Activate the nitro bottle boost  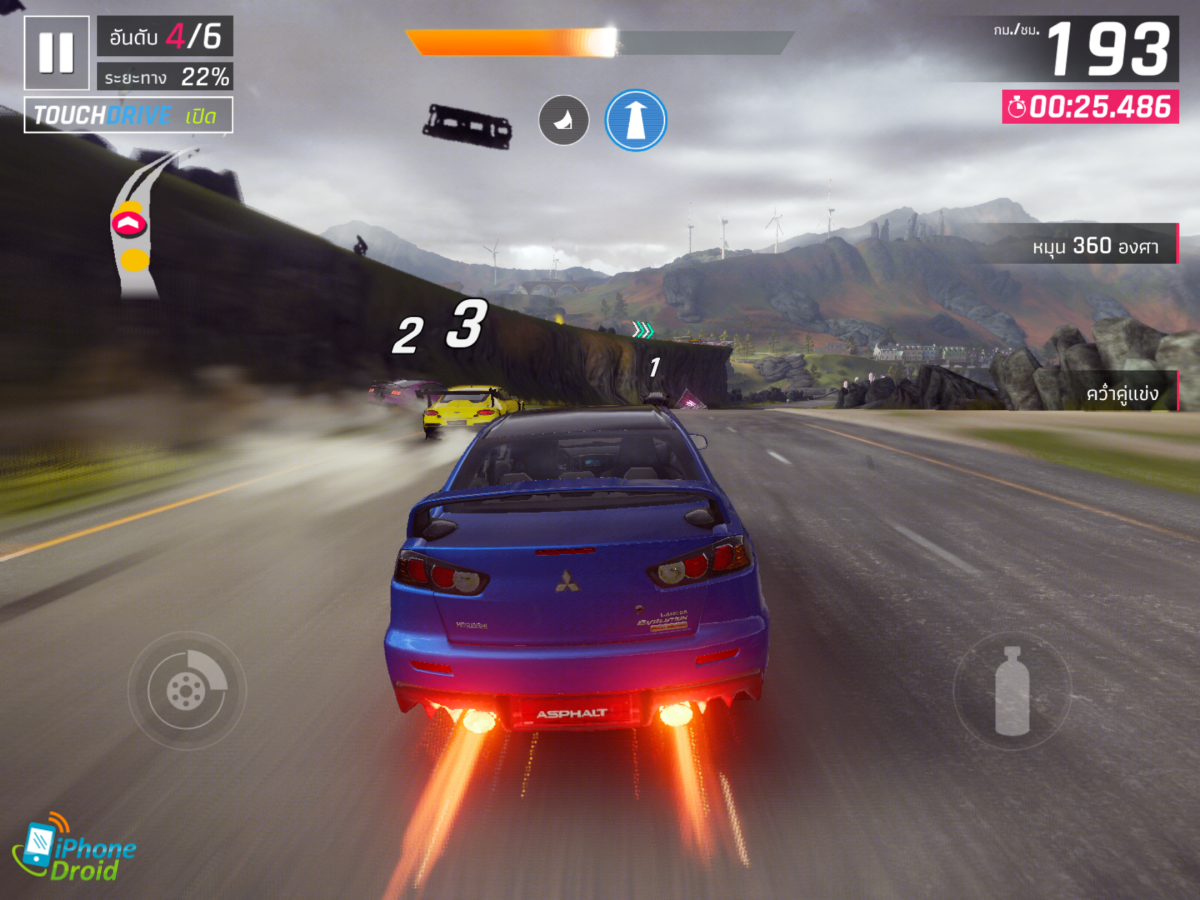[x=1011, y=690]
